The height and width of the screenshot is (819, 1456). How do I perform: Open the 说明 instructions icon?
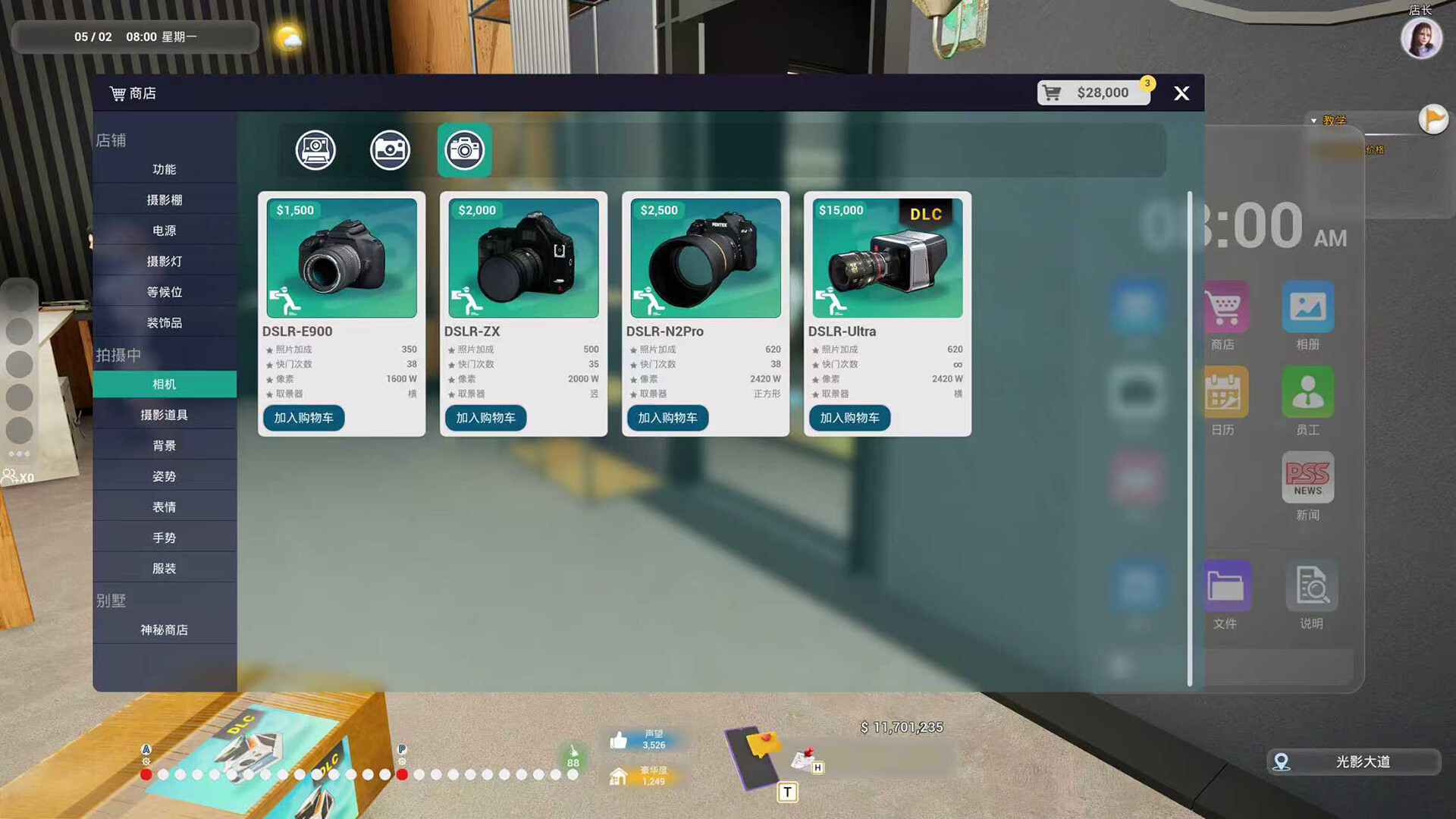(x=1311, y=585)
